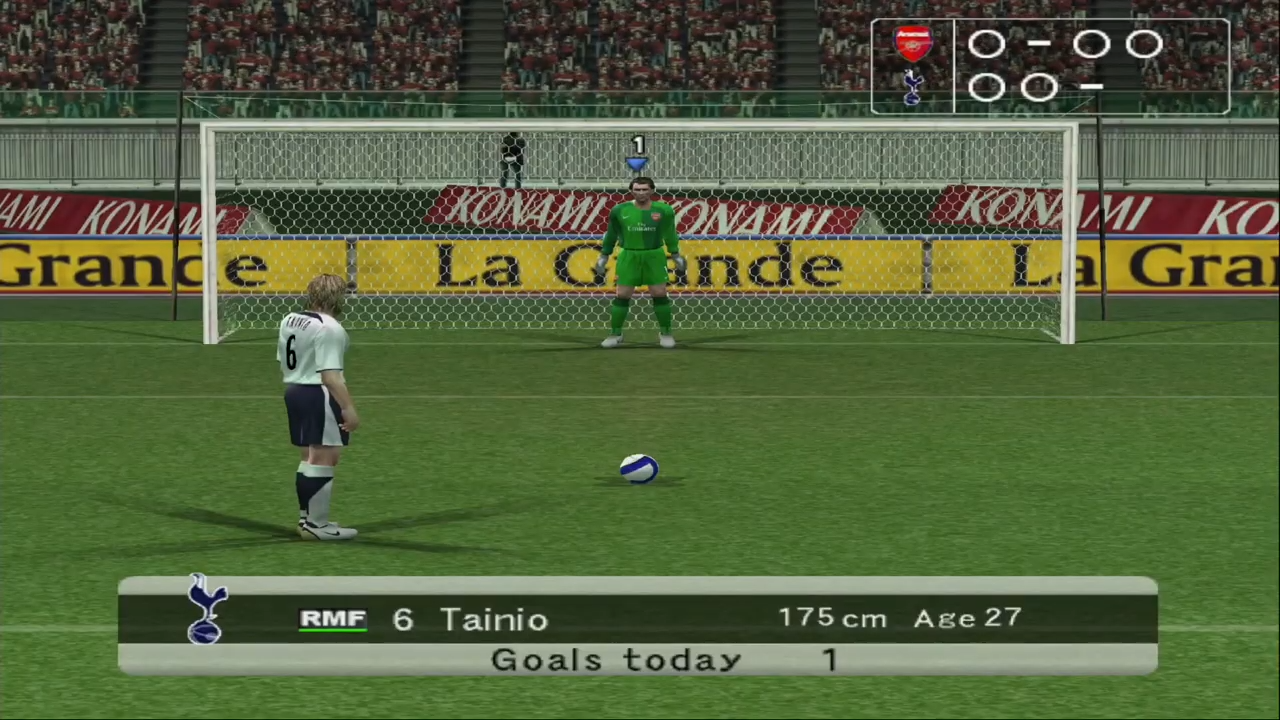The height and width of the screenshot is (720, 1280).
Task: Expand the penalty shootout scoreboard panel
Action: (x=1048, y=65)
